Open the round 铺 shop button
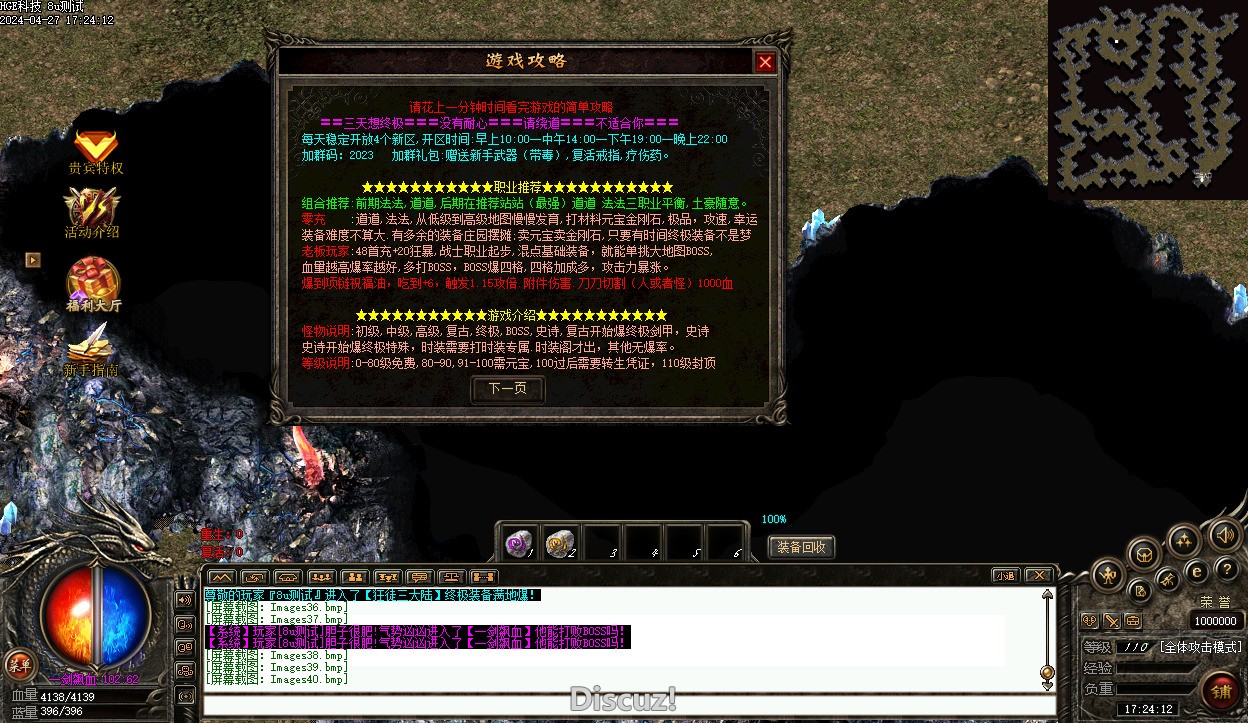This screenshot has height=723, width=1248. click(1221, 691)
